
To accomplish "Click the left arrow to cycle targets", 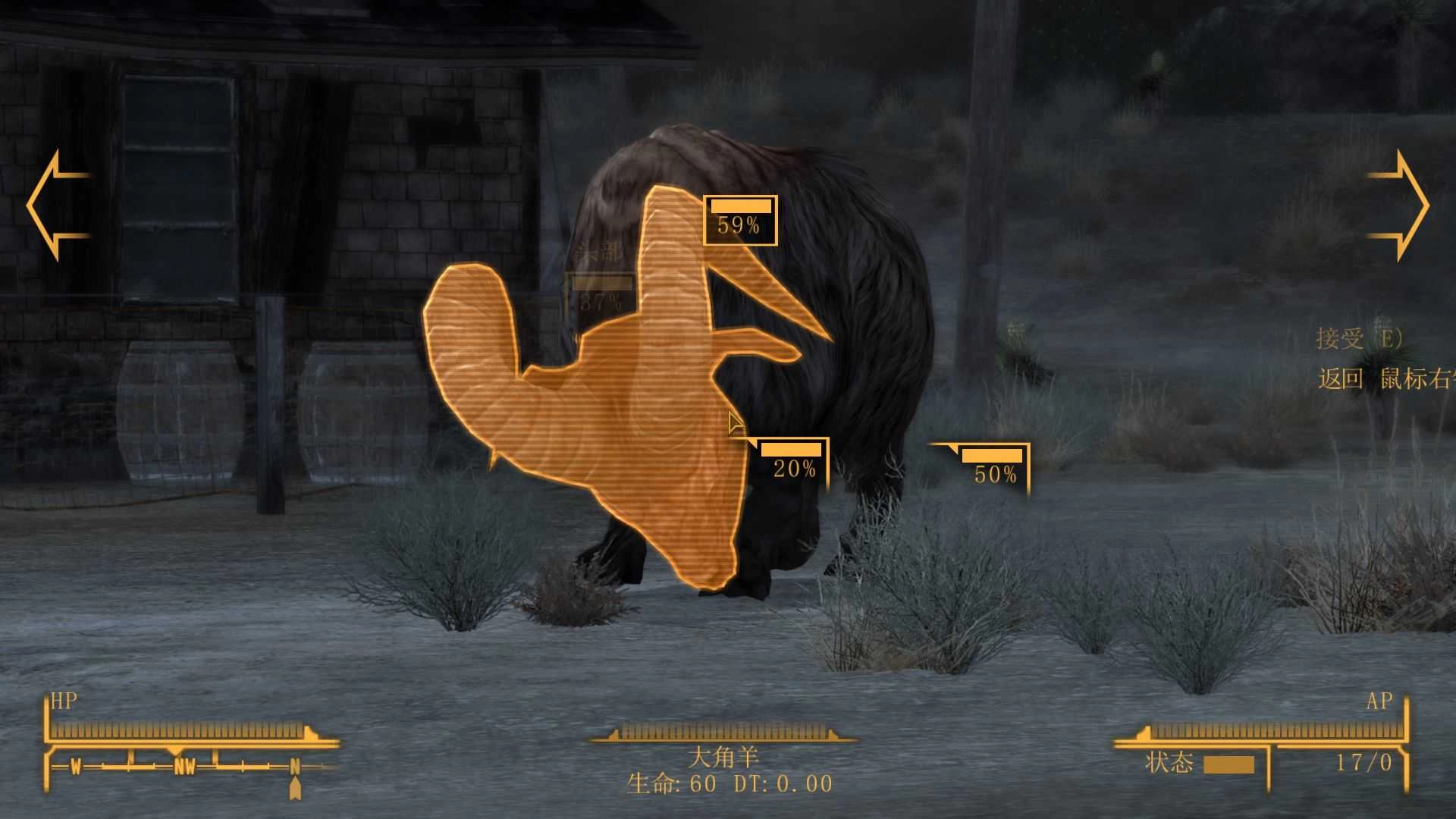I will [57, 205].
